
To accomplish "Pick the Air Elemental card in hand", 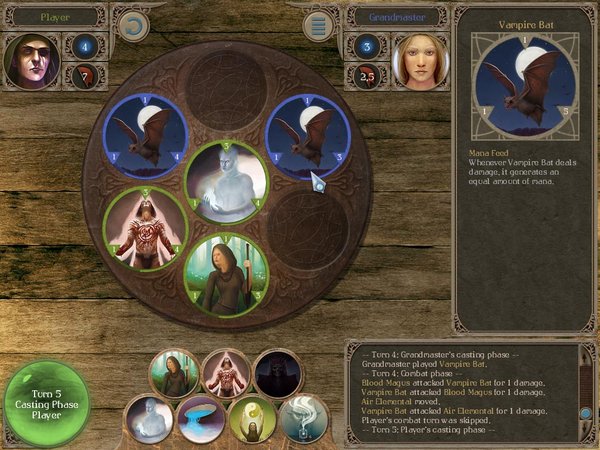I will 149,420.
